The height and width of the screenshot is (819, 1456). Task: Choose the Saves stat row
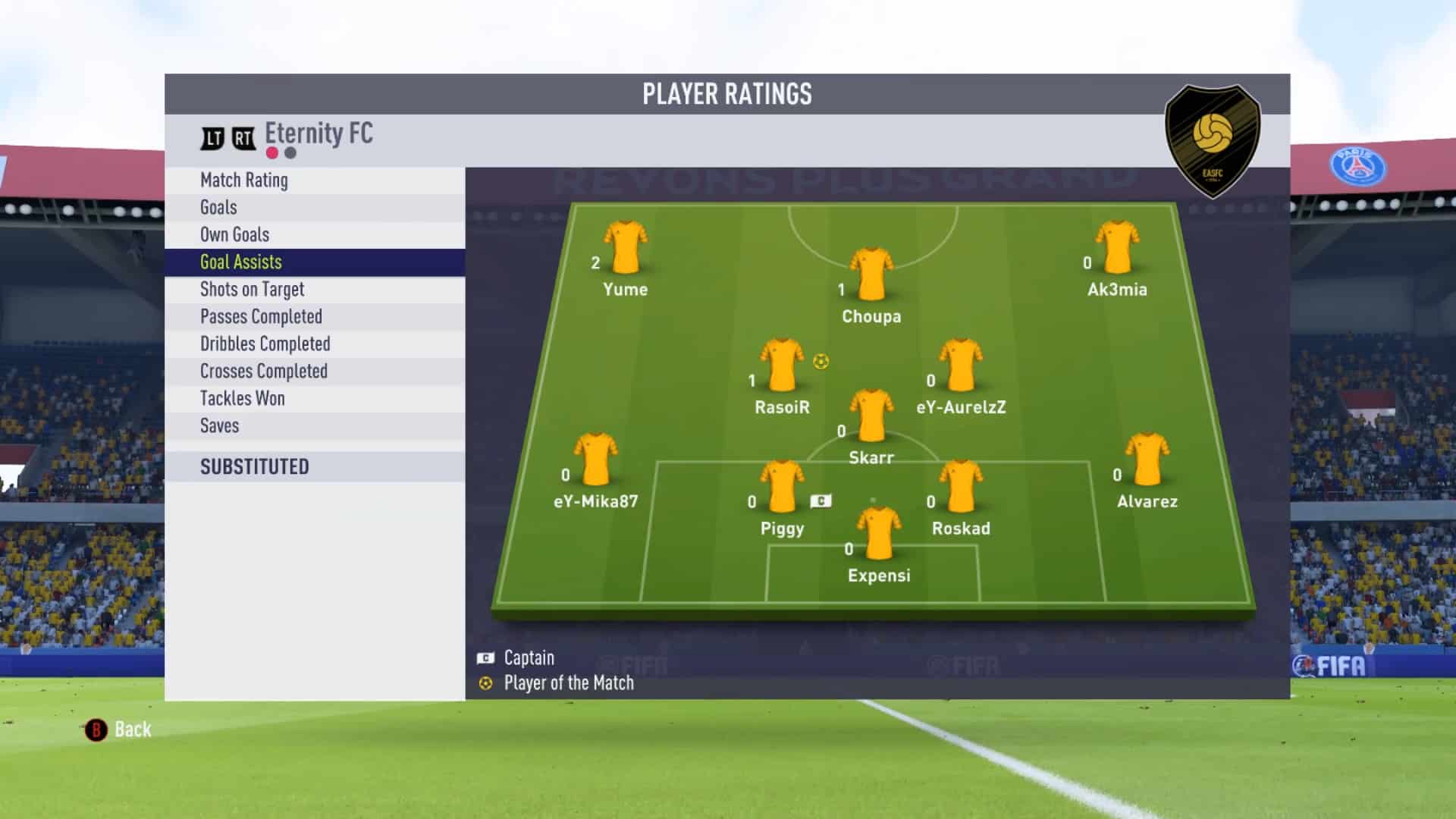314,426
